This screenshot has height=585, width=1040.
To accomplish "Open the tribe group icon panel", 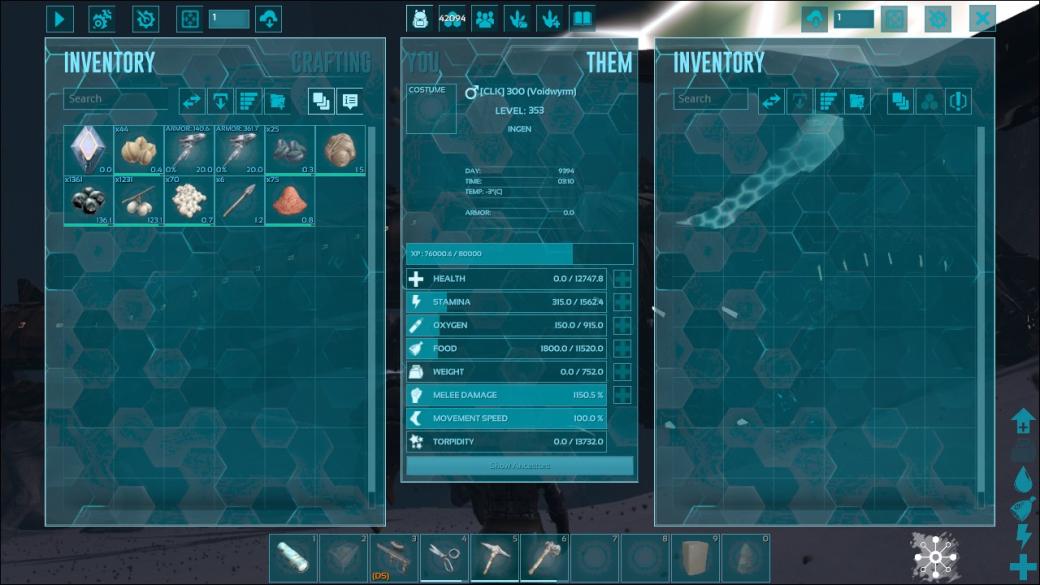I will (484, 19).
